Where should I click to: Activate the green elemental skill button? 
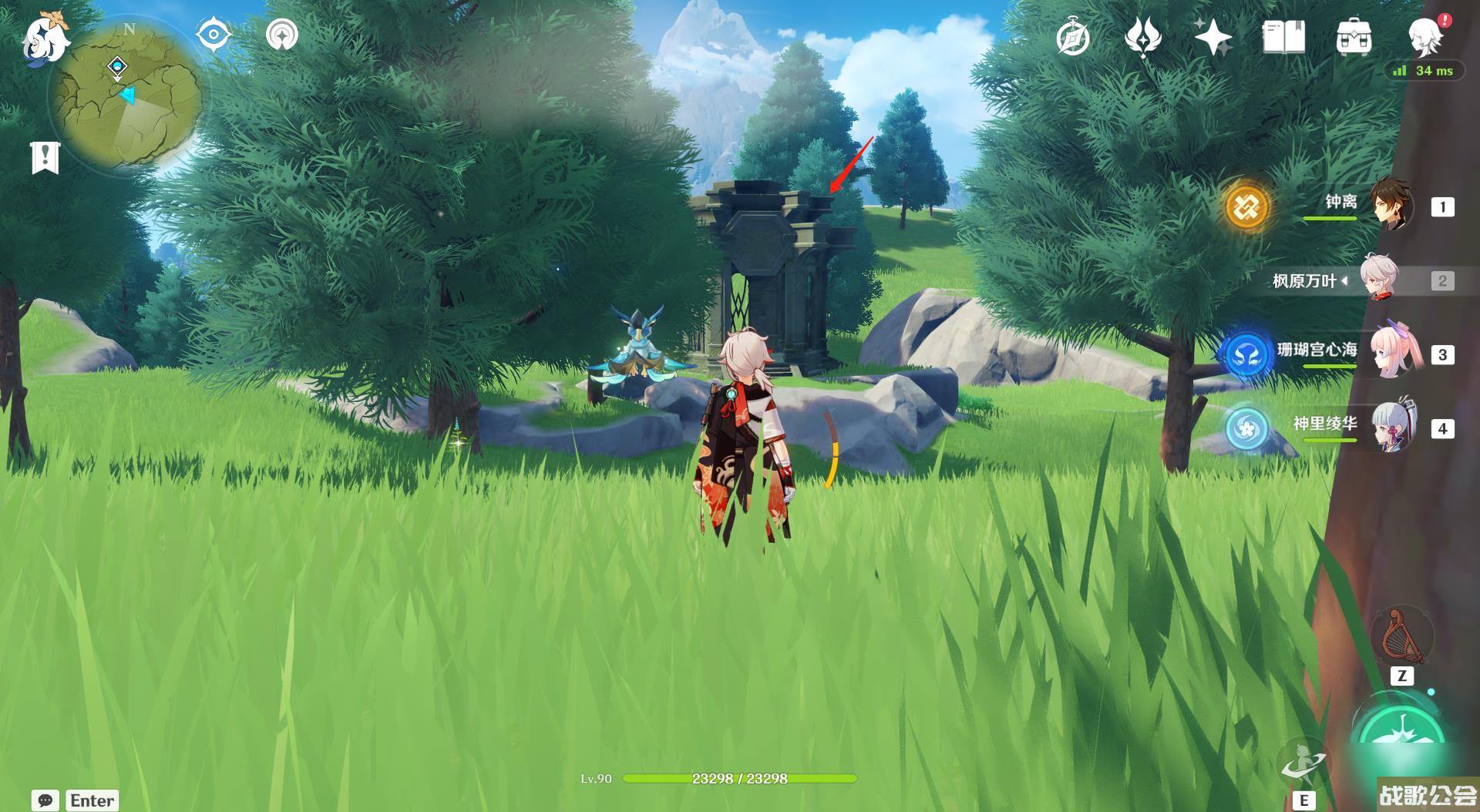1401,732
